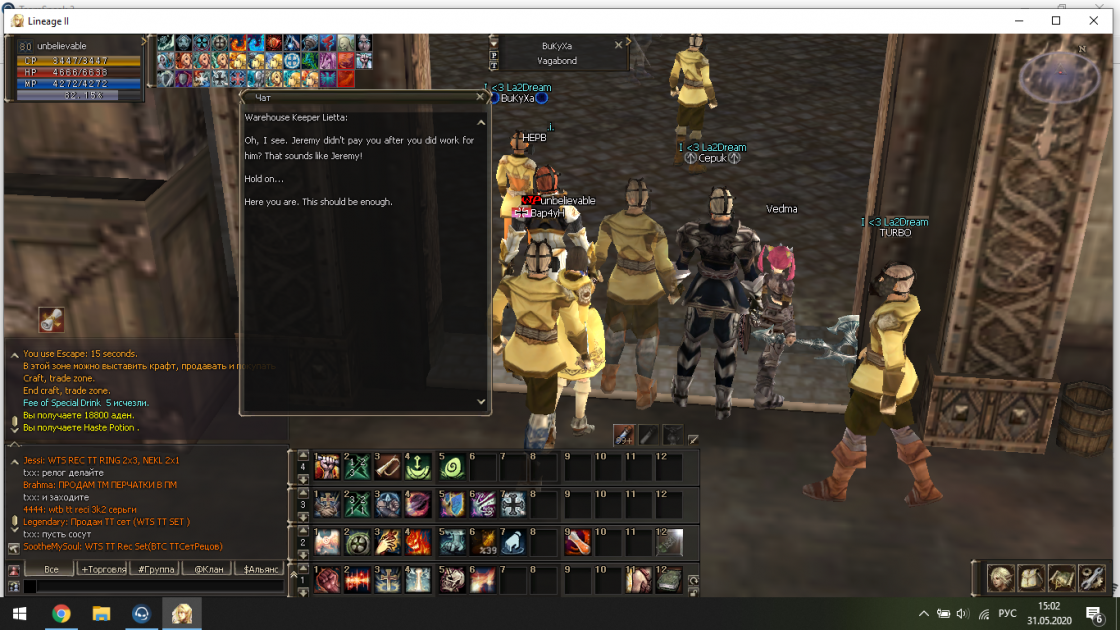The height and width of the screenshot is (630, 1120).
Task: Use the fist skill in bottom hotbar slot 1
Action: pyautogui.click(x=327, y=580)
